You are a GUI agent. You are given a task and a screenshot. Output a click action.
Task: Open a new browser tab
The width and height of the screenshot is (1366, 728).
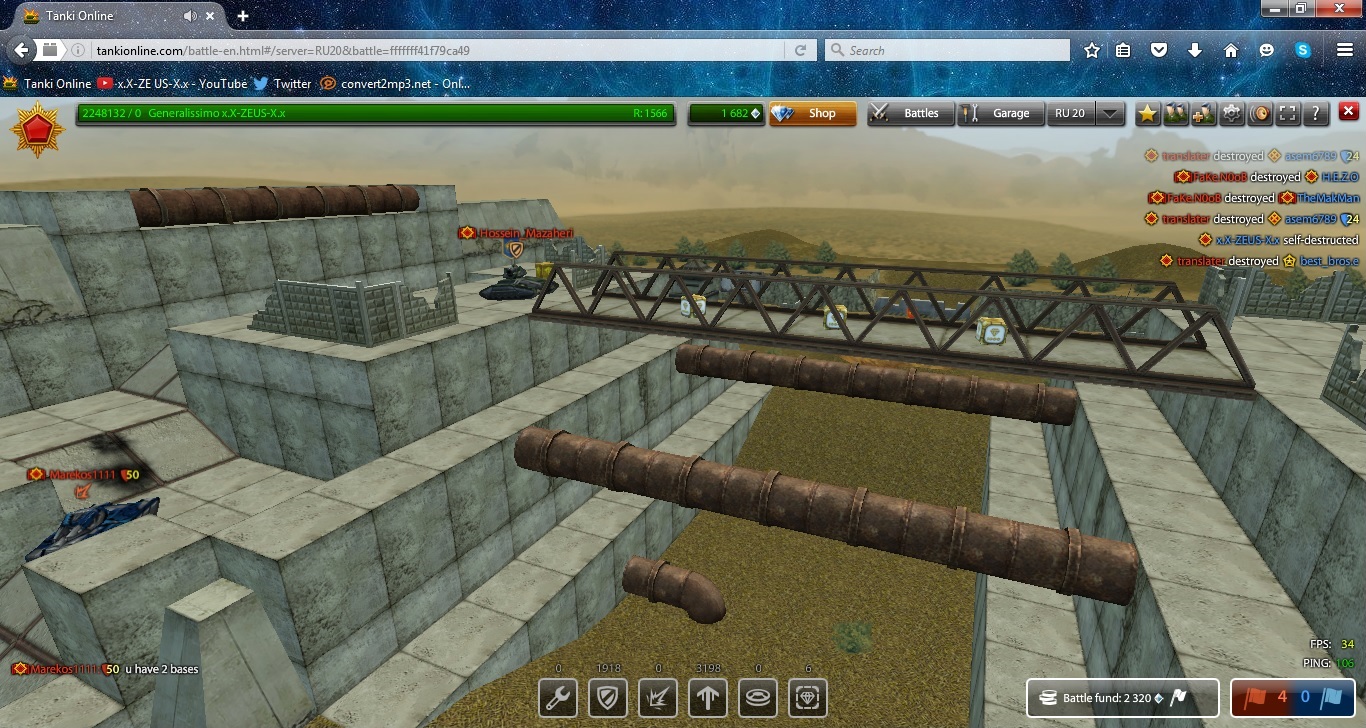[x=243, y=16]
